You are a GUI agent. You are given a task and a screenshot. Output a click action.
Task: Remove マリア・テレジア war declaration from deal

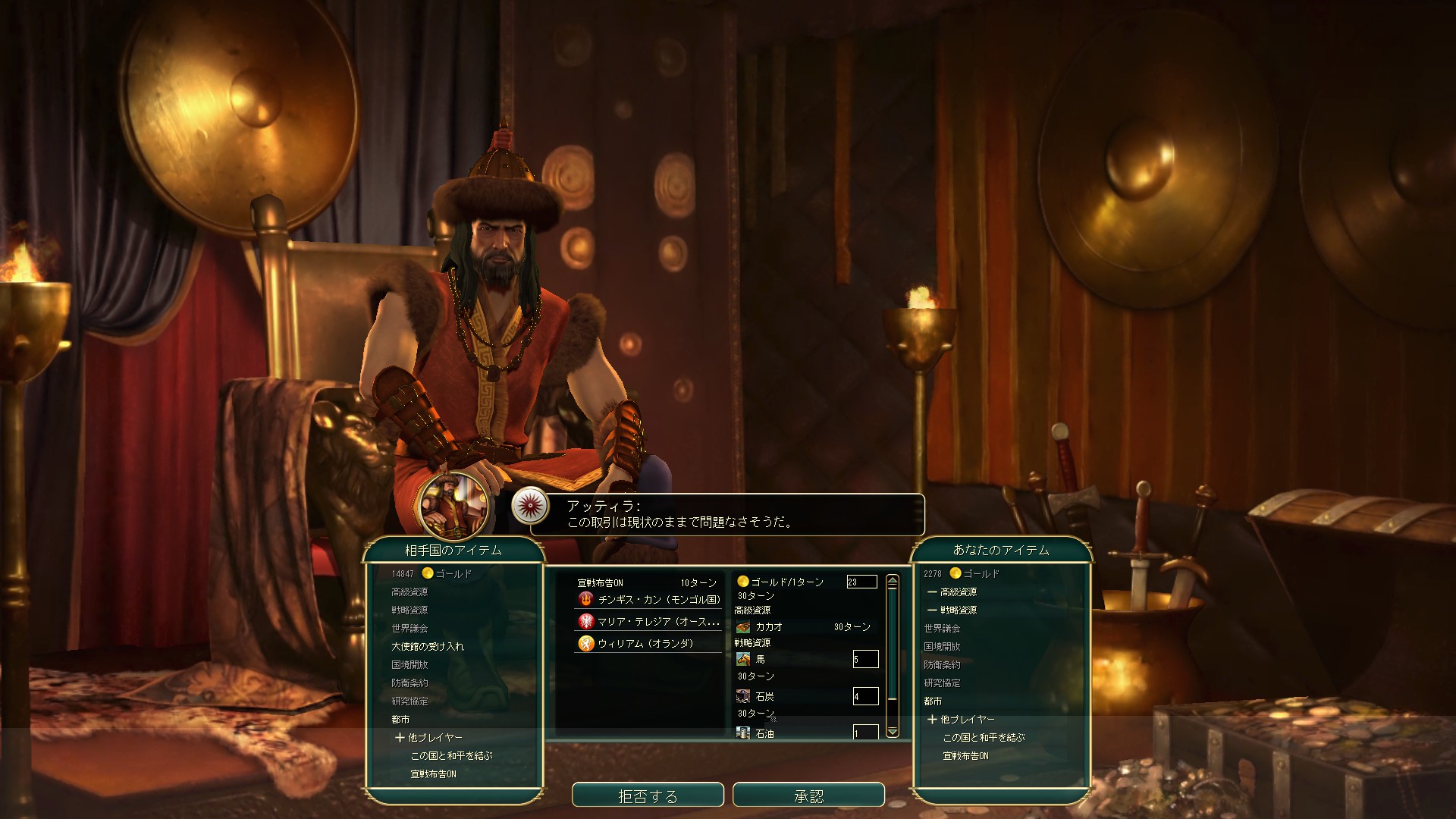(x=649, y=622)
